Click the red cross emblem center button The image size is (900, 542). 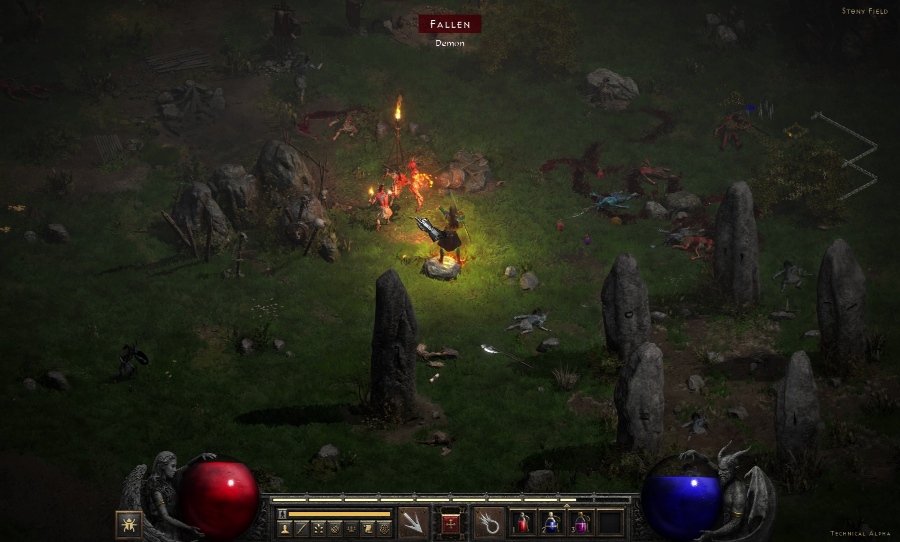(451, 522)
